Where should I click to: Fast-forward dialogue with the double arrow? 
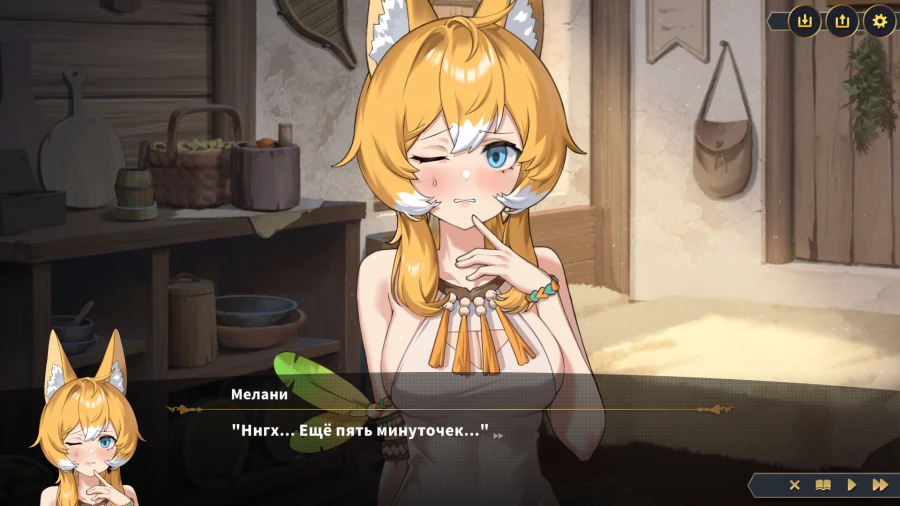click(880, 485)
